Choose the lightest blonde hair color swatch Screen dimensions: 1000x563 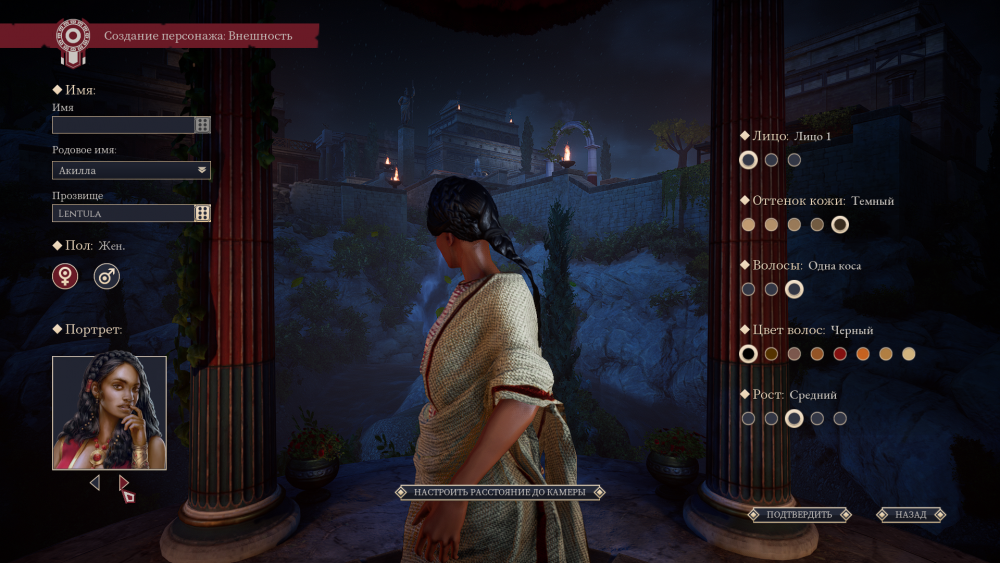pyautogui.click(x=909, y=354)
